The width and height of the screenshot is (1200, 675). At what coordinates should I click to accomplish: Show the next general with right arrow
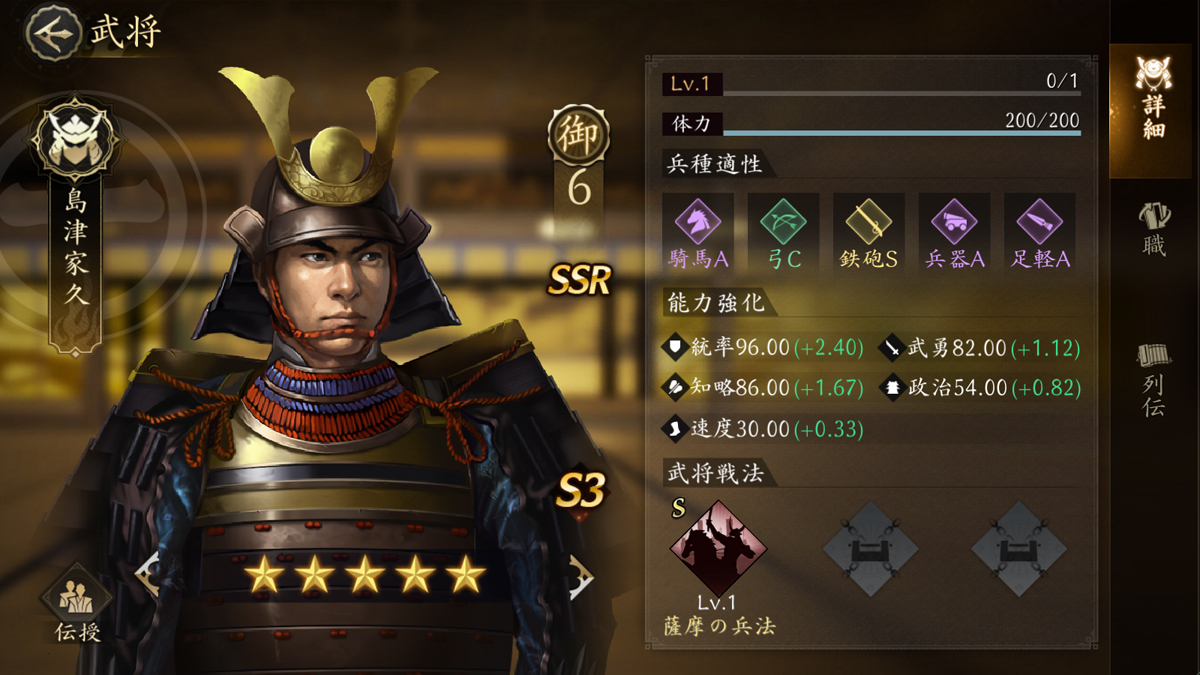(581, 575)
